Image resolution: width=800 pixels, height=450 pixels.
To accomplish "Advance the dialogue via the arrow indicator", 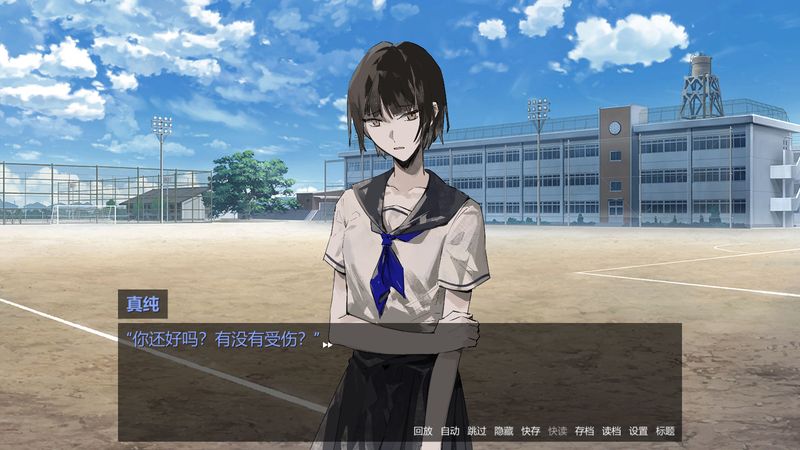I will (327, 345).
